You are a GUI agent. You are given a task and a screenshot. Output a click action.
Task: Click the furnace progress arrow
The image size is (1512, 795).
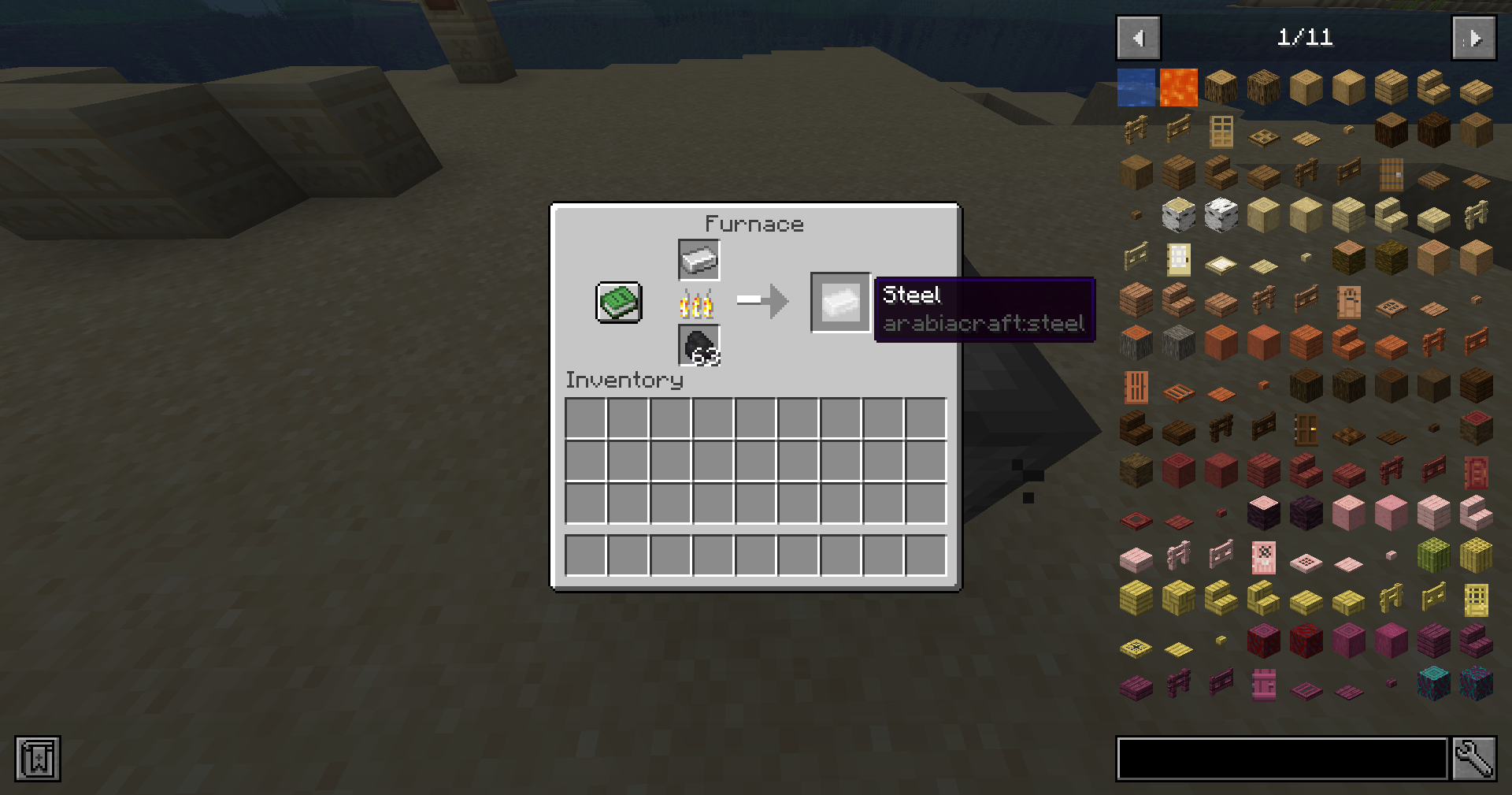click(762, 300)
